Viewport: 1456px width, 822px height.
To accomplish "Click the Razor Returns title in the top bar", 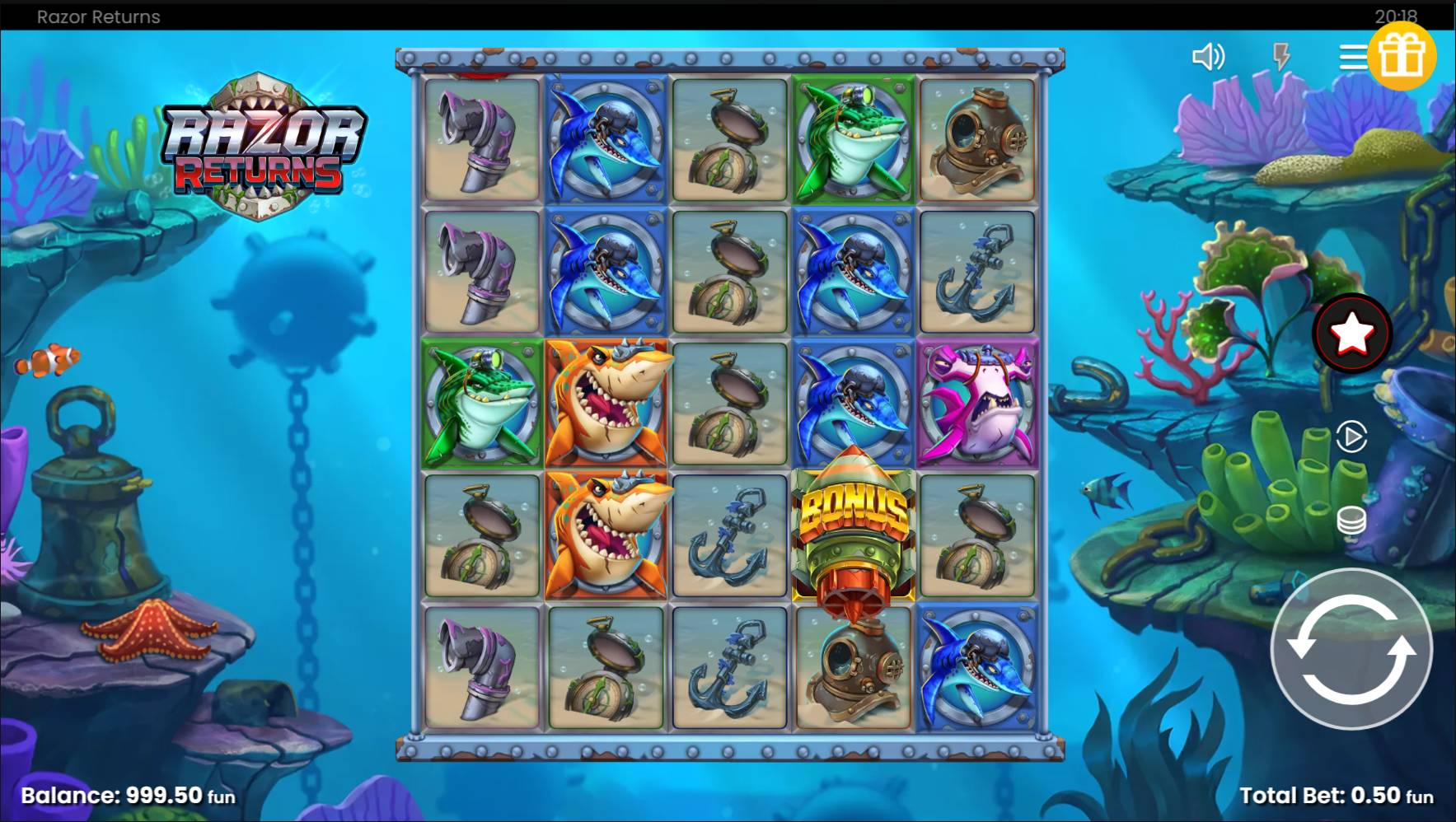I will [97, 16].
